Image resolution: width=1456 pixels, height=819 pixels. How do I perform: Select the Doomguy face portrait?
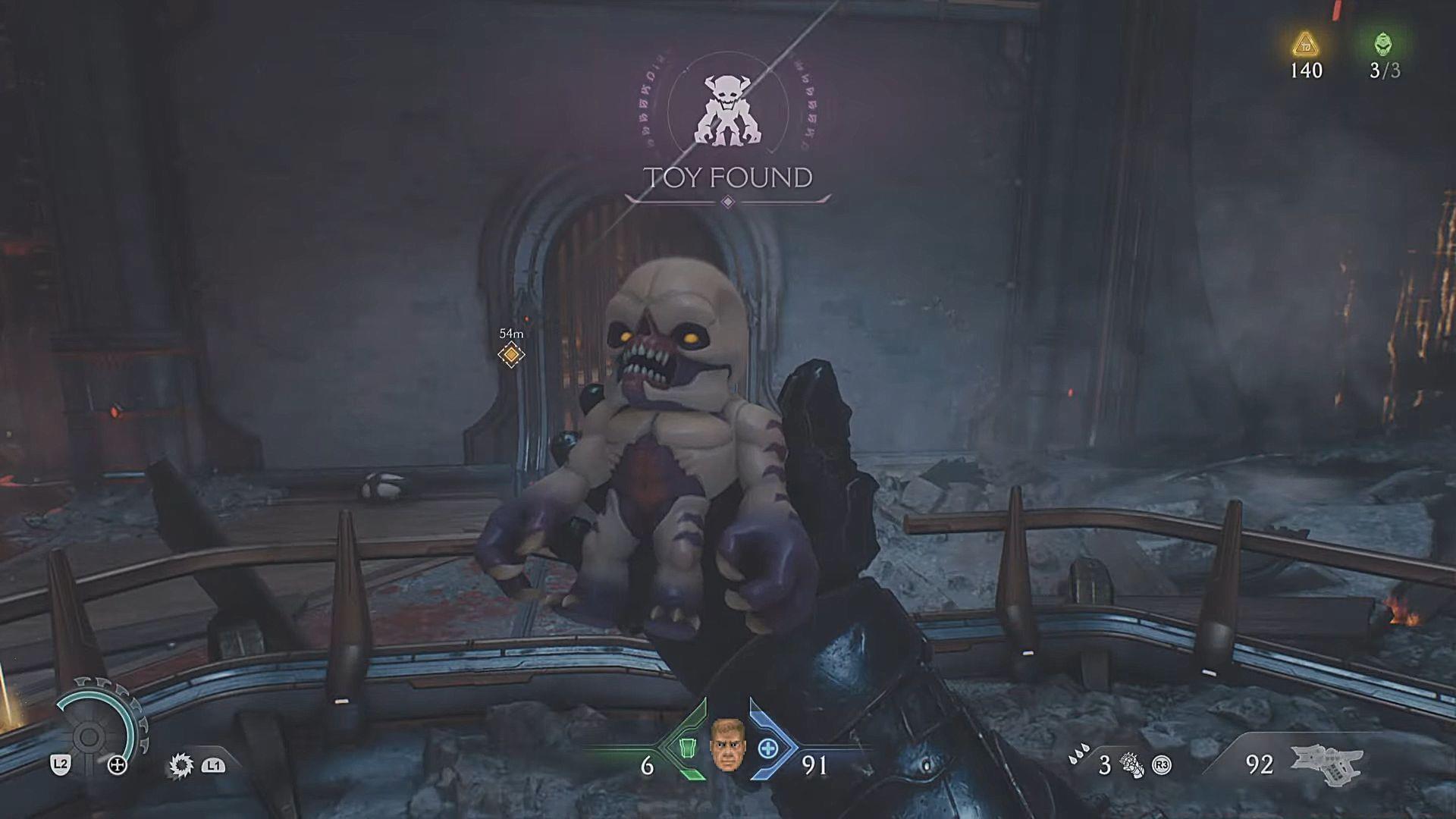(727, 745)
